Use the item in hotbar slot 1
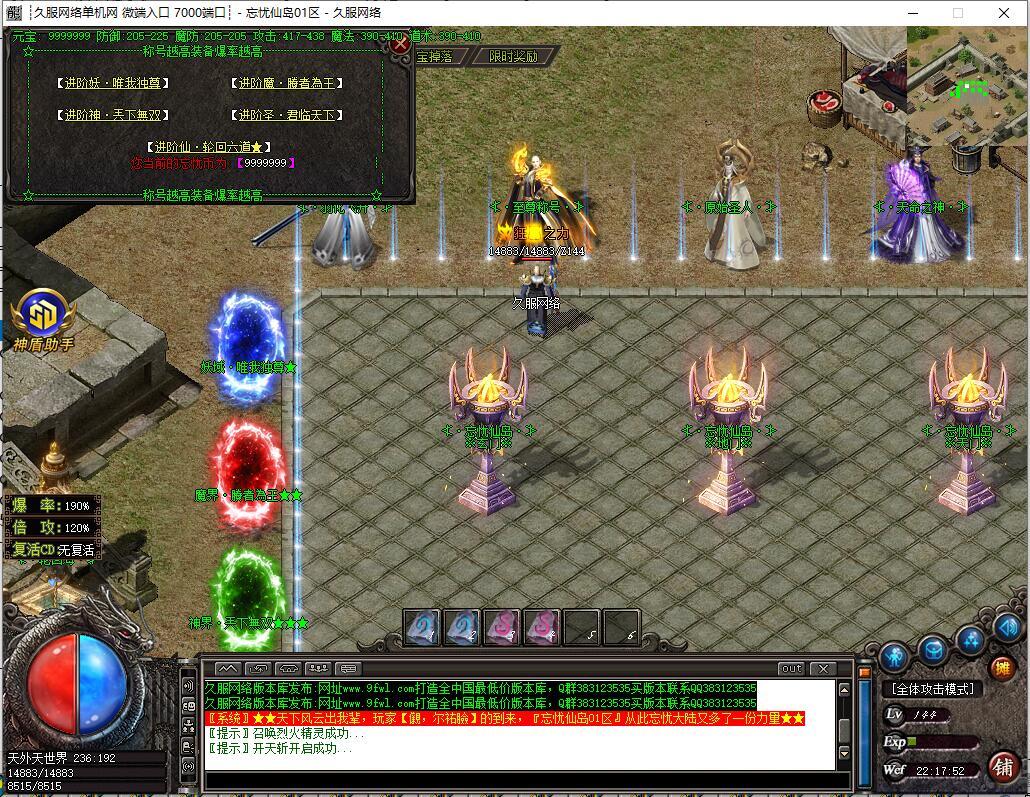 coord(422,627)
